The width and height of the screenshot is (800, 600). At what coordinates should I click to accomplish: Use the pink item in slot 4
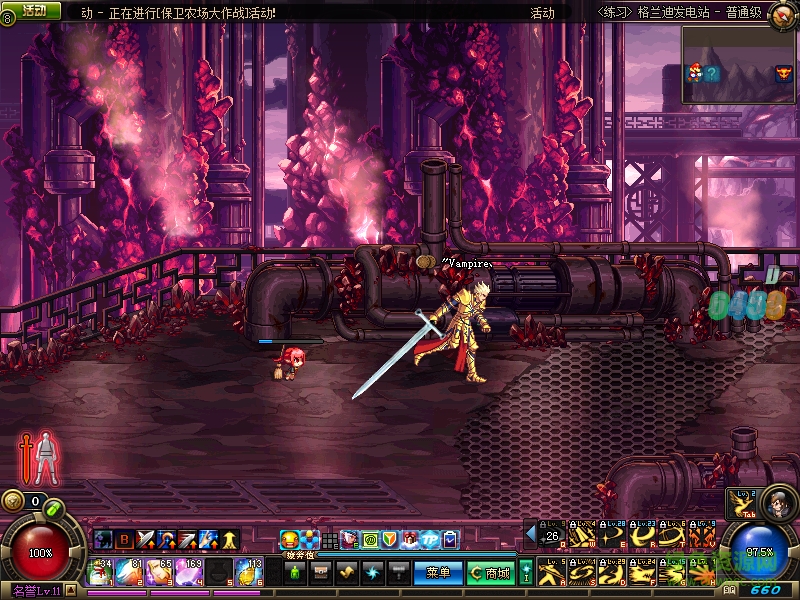click(x=188, y=572)
